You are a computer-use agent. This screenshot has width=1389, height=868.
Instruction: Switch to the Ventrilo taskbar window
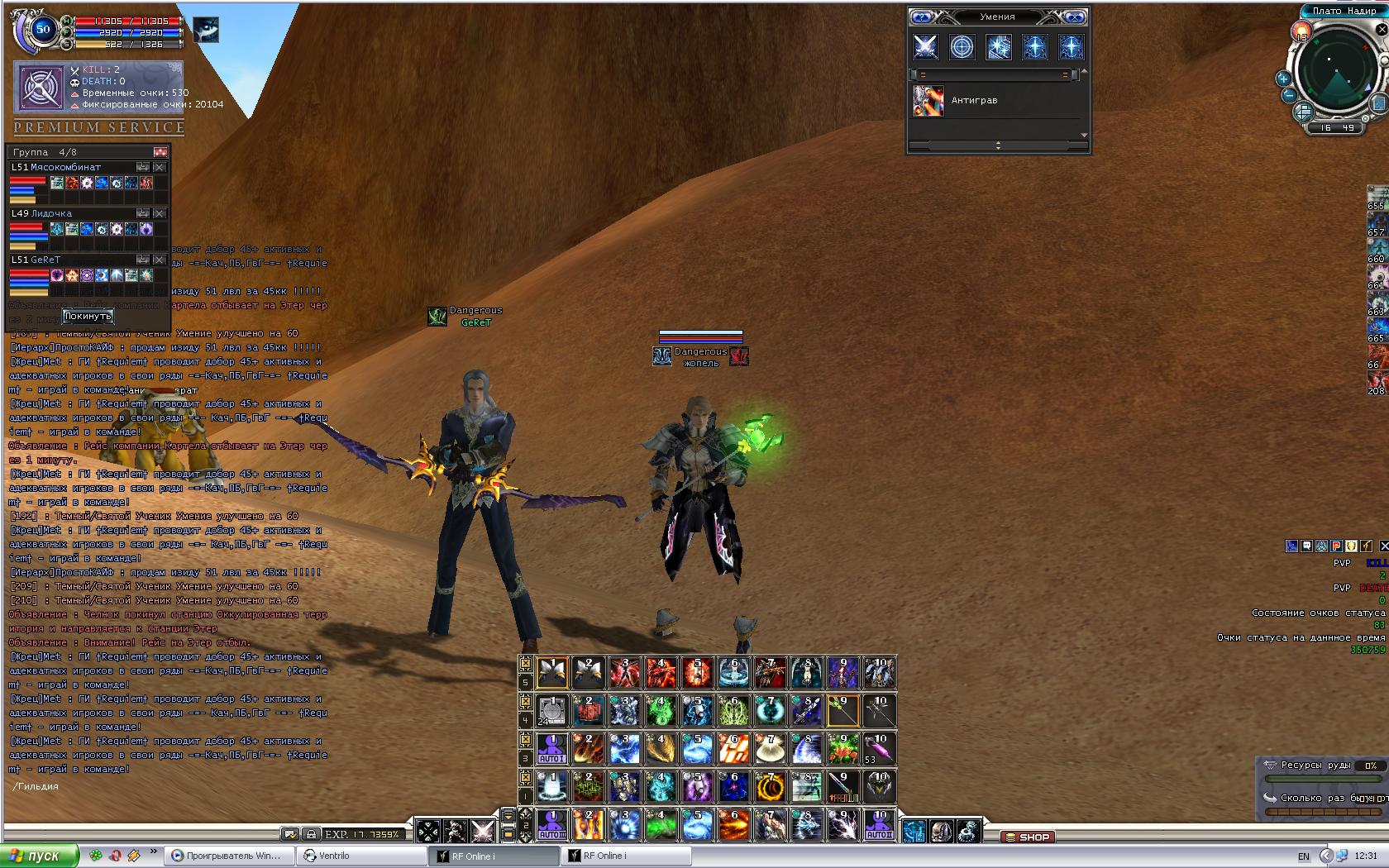coord(333,856)
